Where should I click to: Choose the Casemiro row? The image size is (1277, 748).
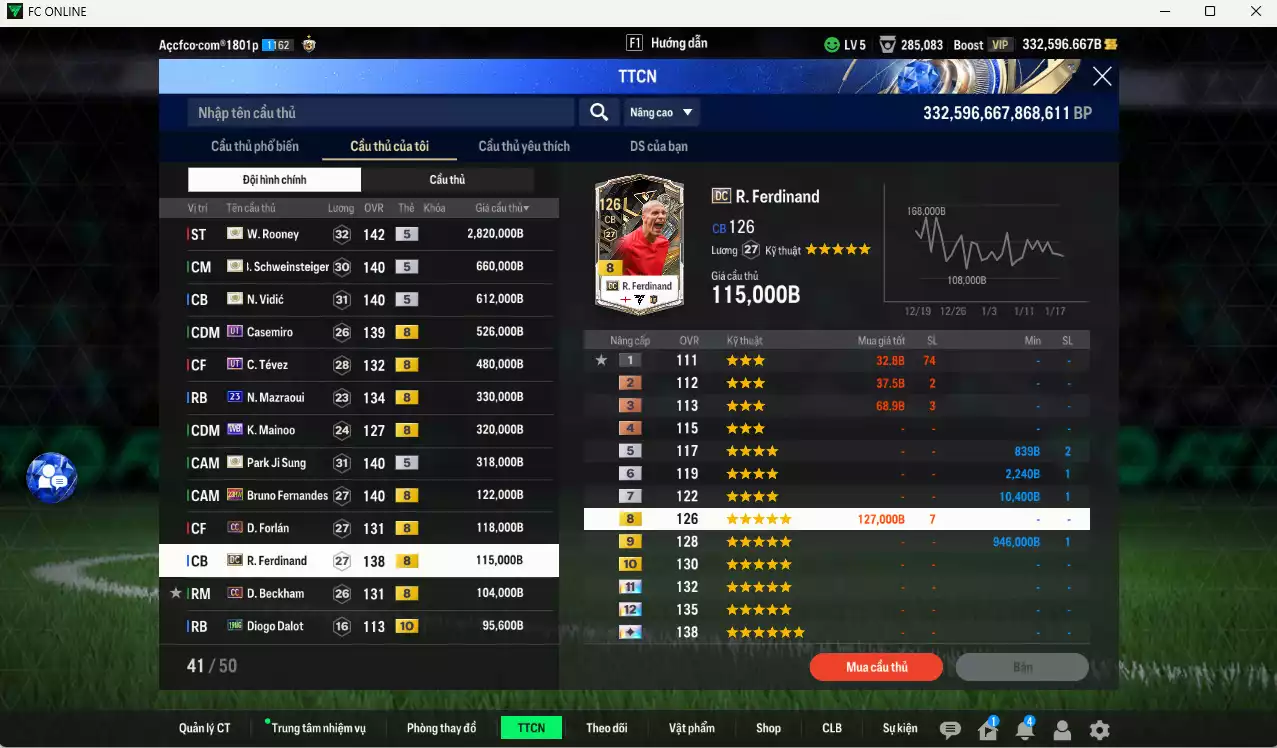pyautogui.click(x=356, y=332)
